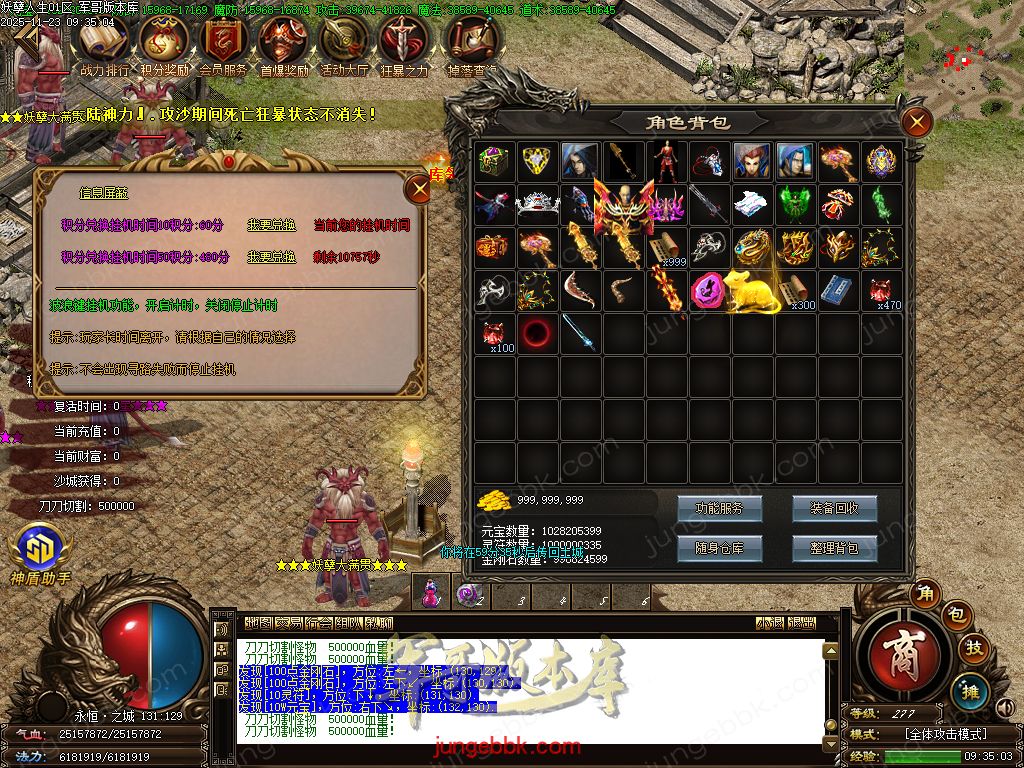Image resolution: width=1024 pixels, height=768 pixels.
Task: Open the 活动大厅 event hall icon
Action: pos(344,45)
